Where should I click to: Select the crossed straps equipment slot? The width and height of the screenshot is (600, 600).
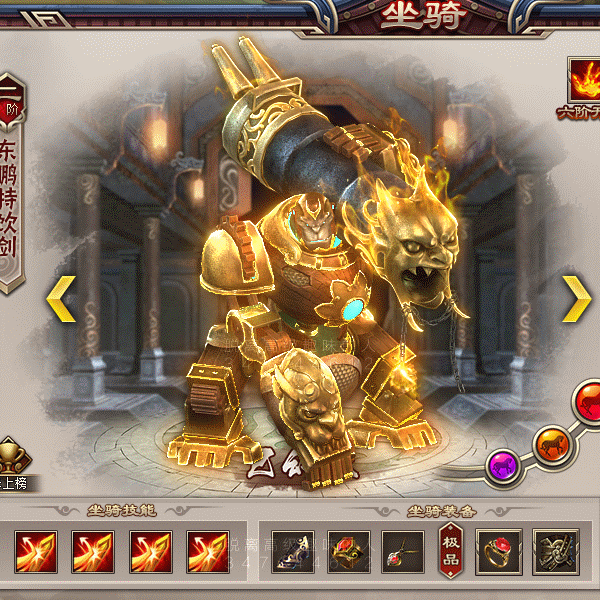[x=555, y=551]
